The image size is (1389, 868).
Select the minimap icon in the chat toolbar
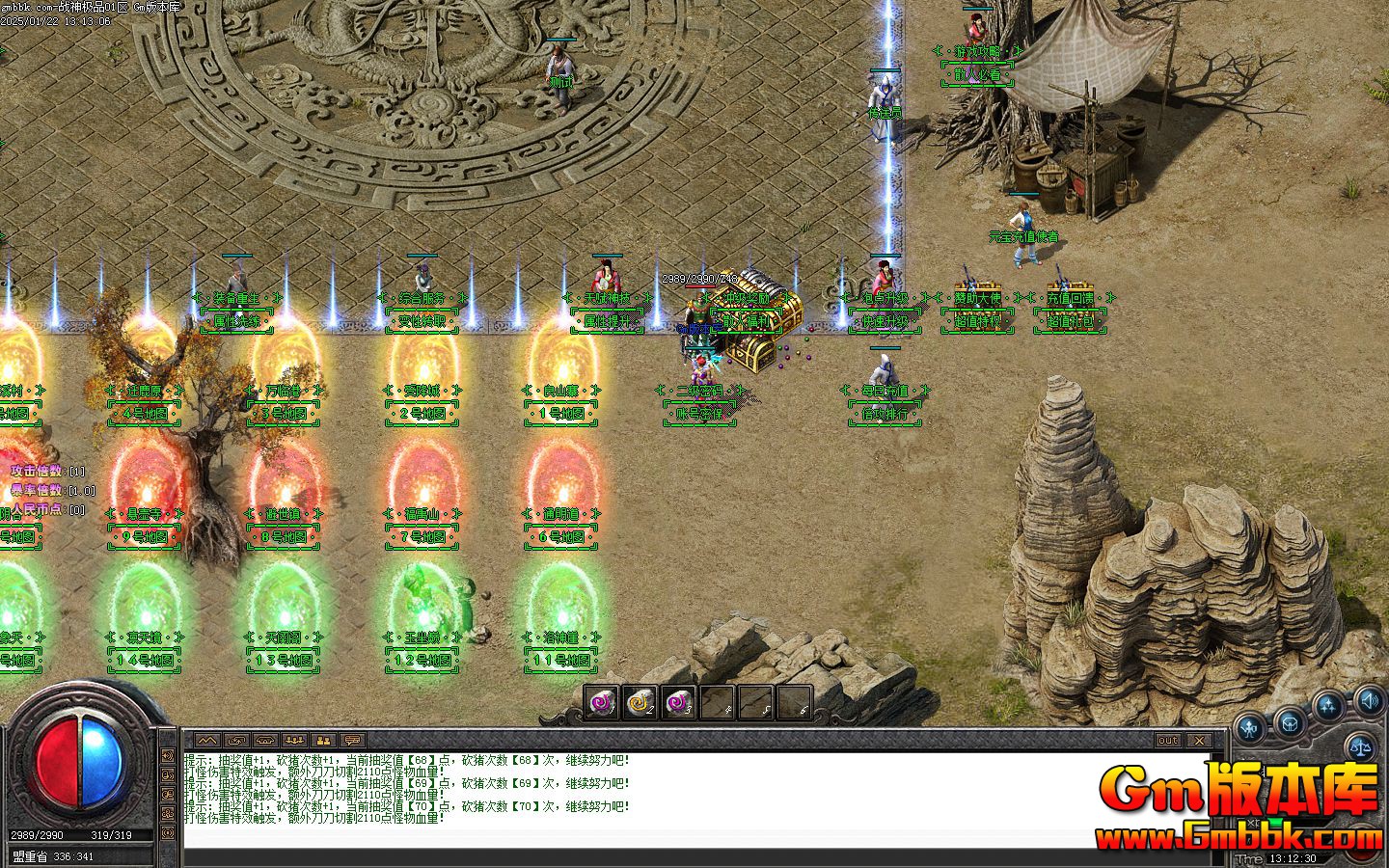207,740
